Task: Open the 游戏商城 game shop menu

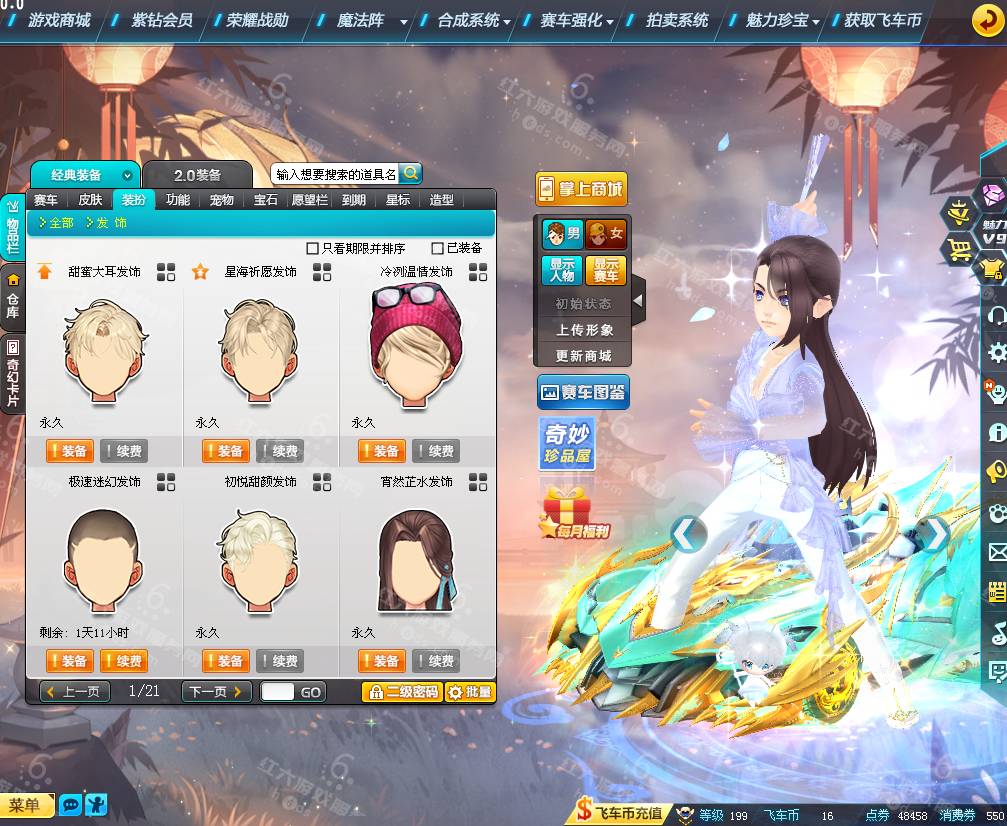Action: click(59, 20)
